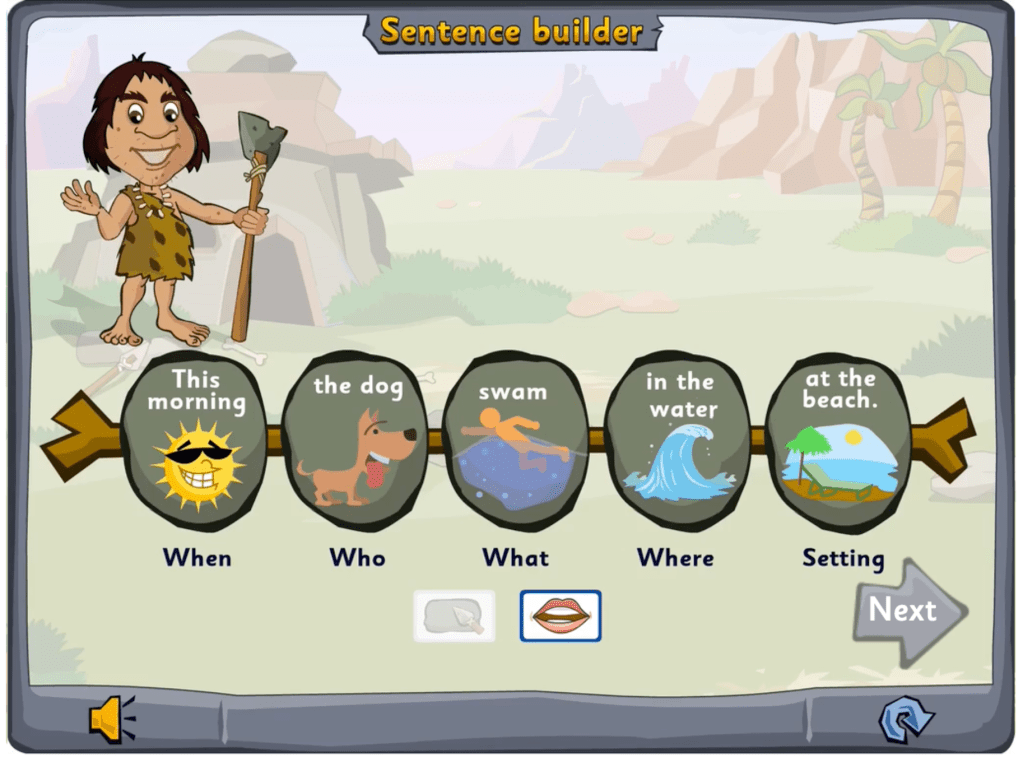Select the stone tablet writing button

coord(454,616)
